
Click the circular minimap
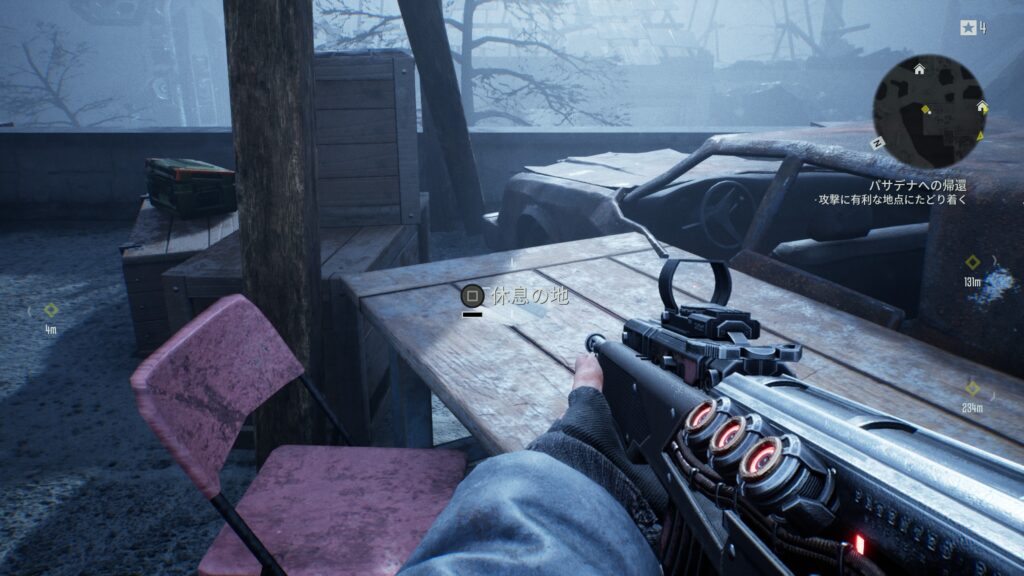pos(930,111)
